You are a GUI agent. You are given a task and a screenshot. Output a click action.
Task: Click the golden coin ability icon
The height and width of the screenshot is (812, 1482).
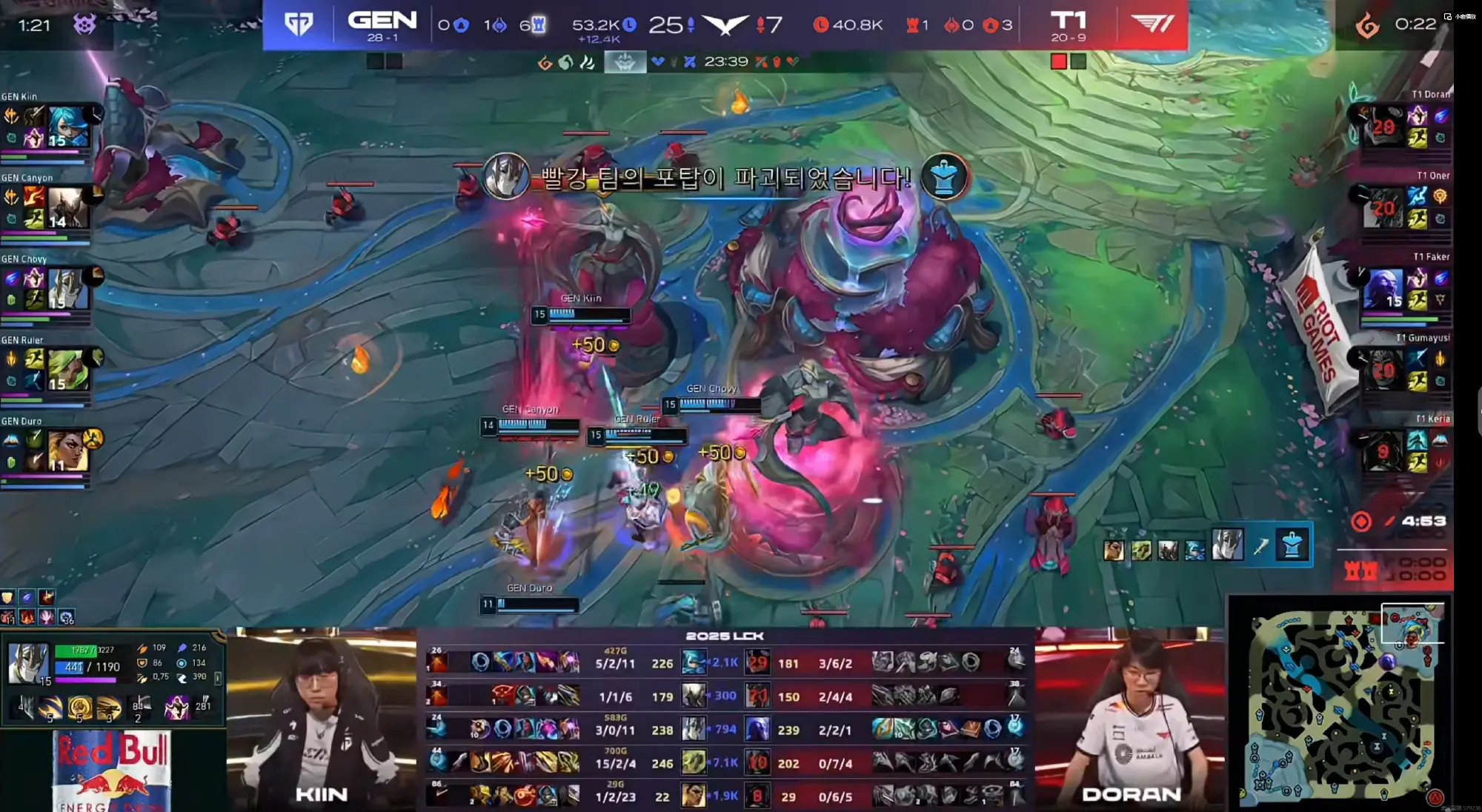pyautogui.click(x=79, y=708)
